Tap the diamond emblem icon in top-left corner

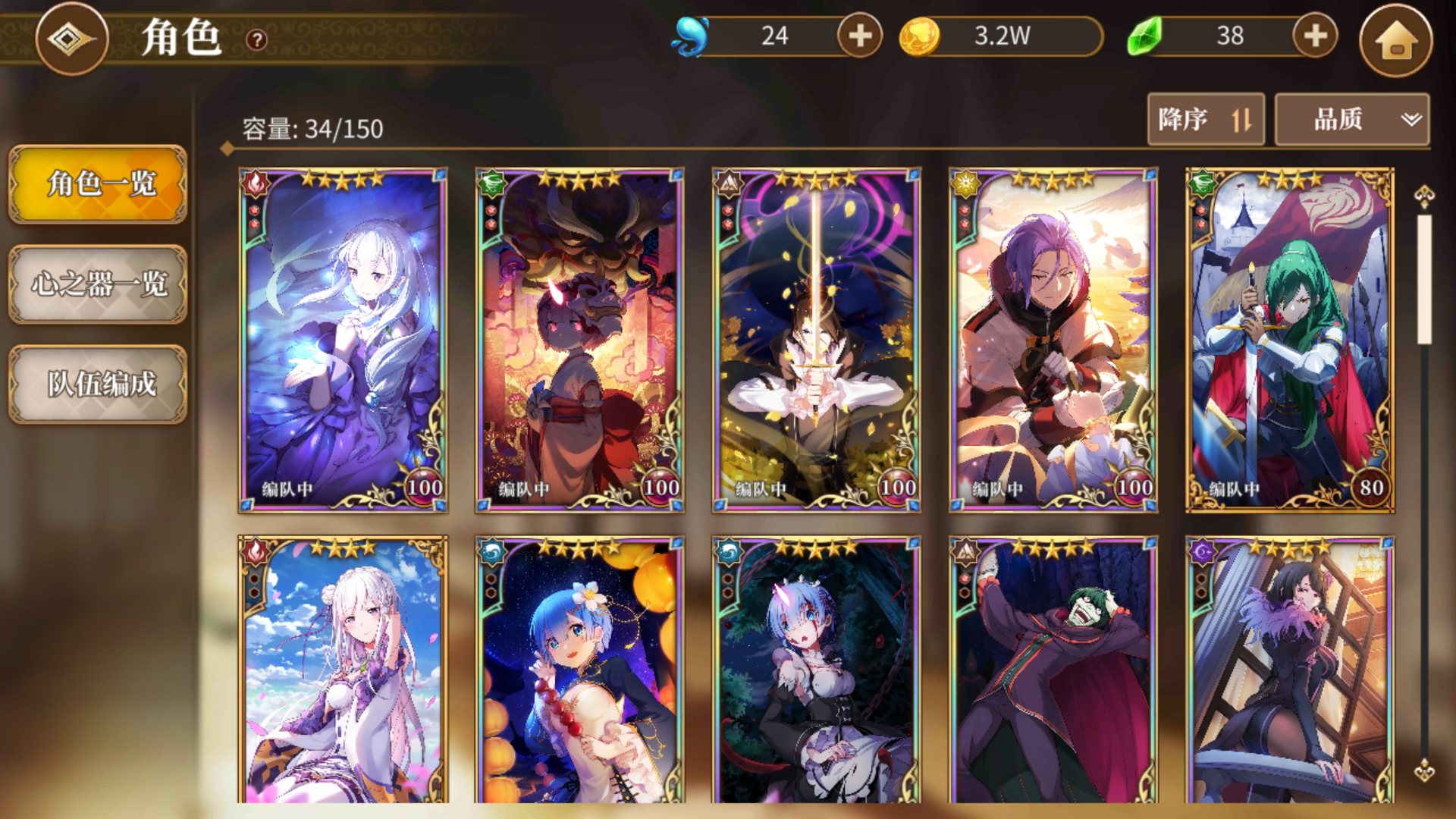click(x=71, y=39)
